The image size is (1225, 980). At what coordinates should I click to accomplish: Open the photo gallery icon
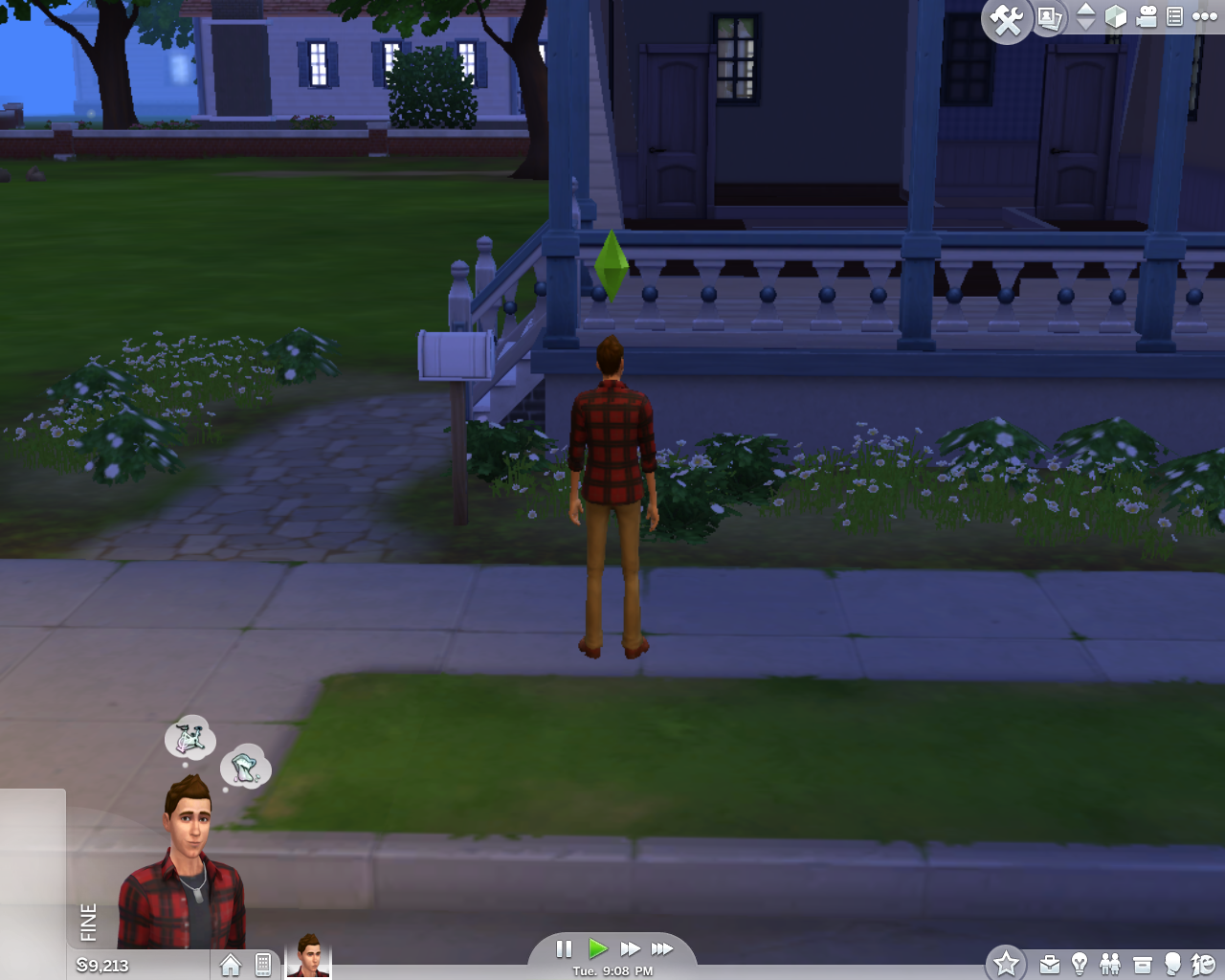tap(1050, 18)
